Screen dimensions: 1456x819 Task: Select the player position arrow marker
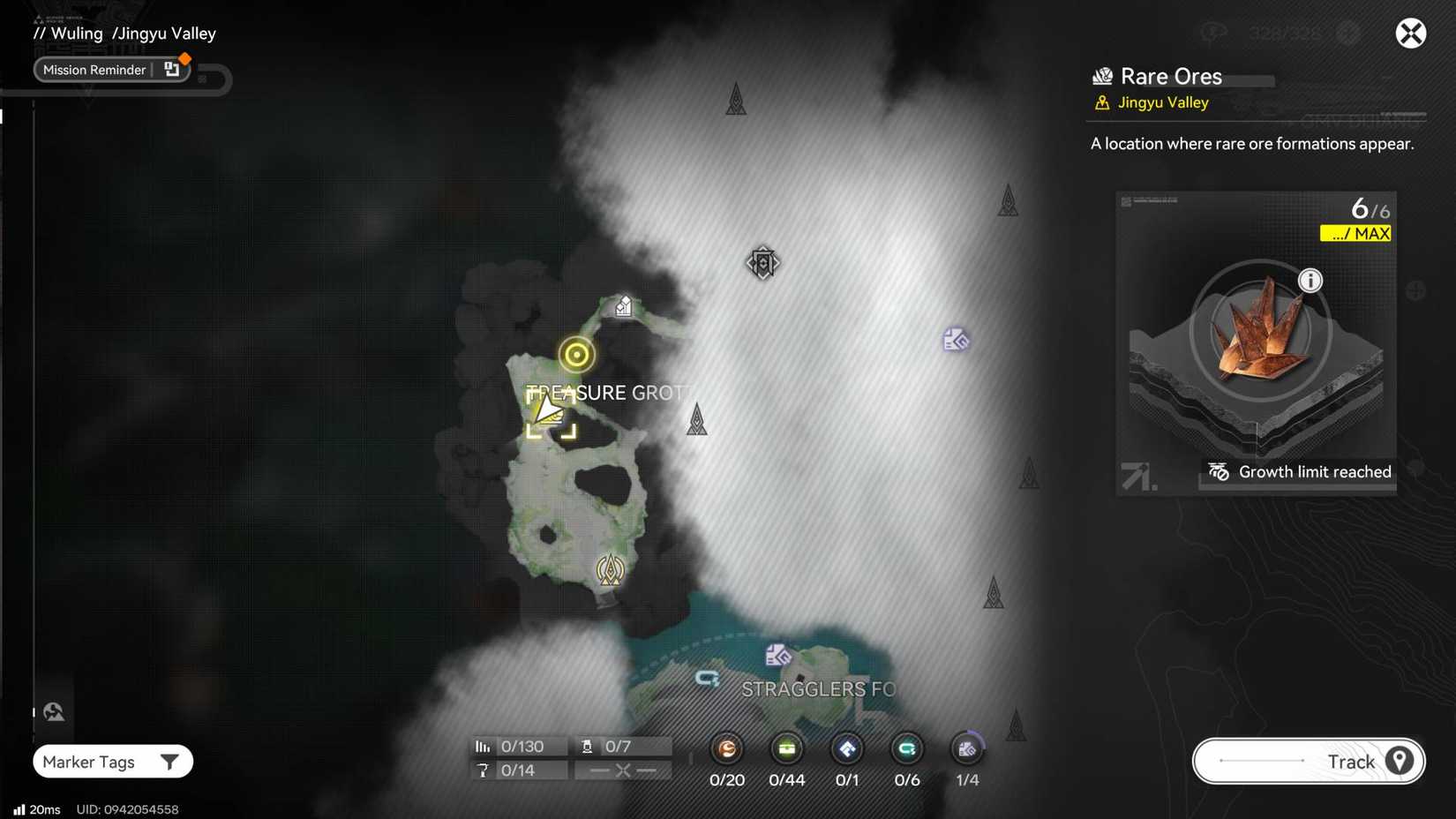(549, 409)
